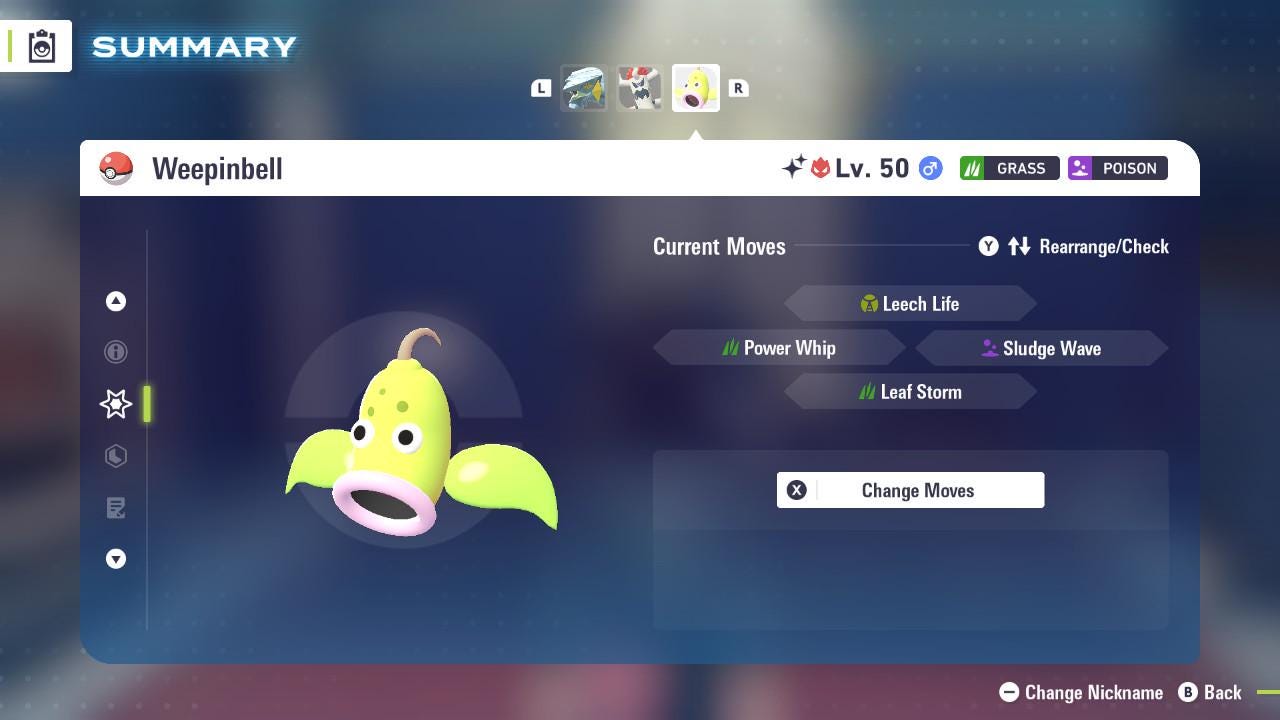Select the Leech Life move entry
The image size is (1280, 720).
pos(910,303)
